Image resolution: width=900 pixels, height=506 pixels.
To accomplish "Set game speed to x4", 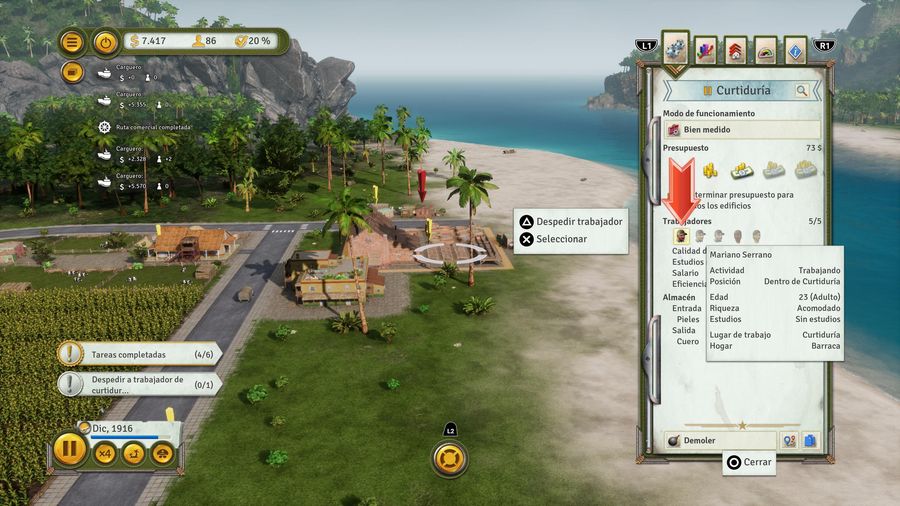I will pos(105,454).
